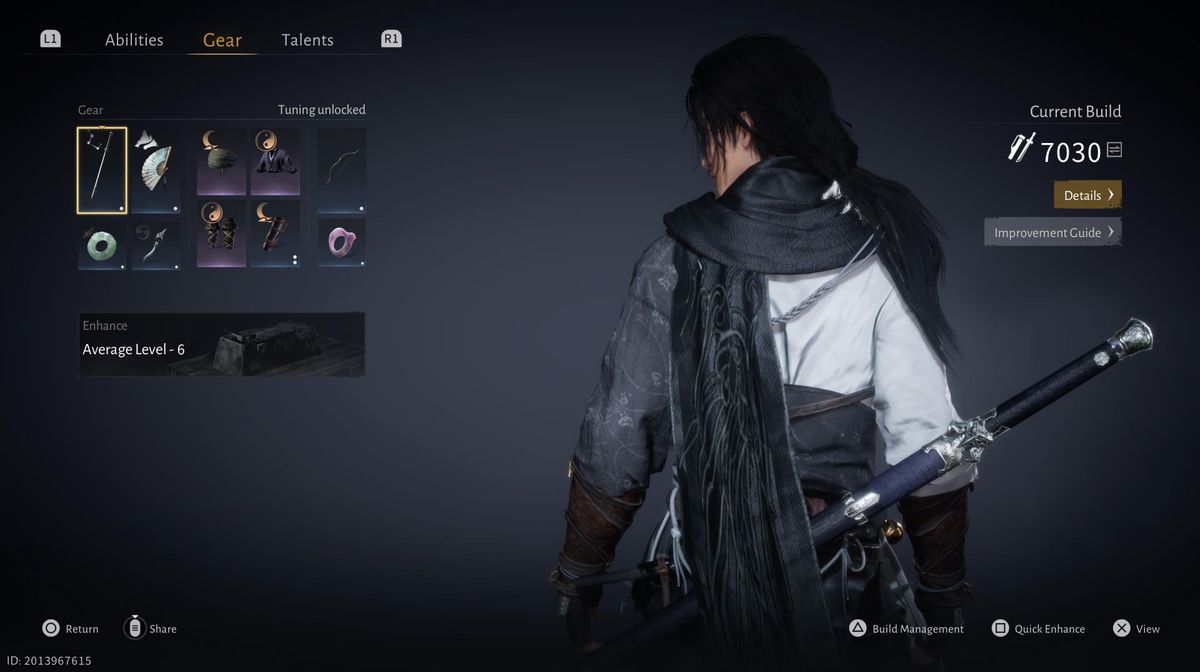Select the Gear tab
The height and width of the screenshot is (672, 1200).
[222, 40]
